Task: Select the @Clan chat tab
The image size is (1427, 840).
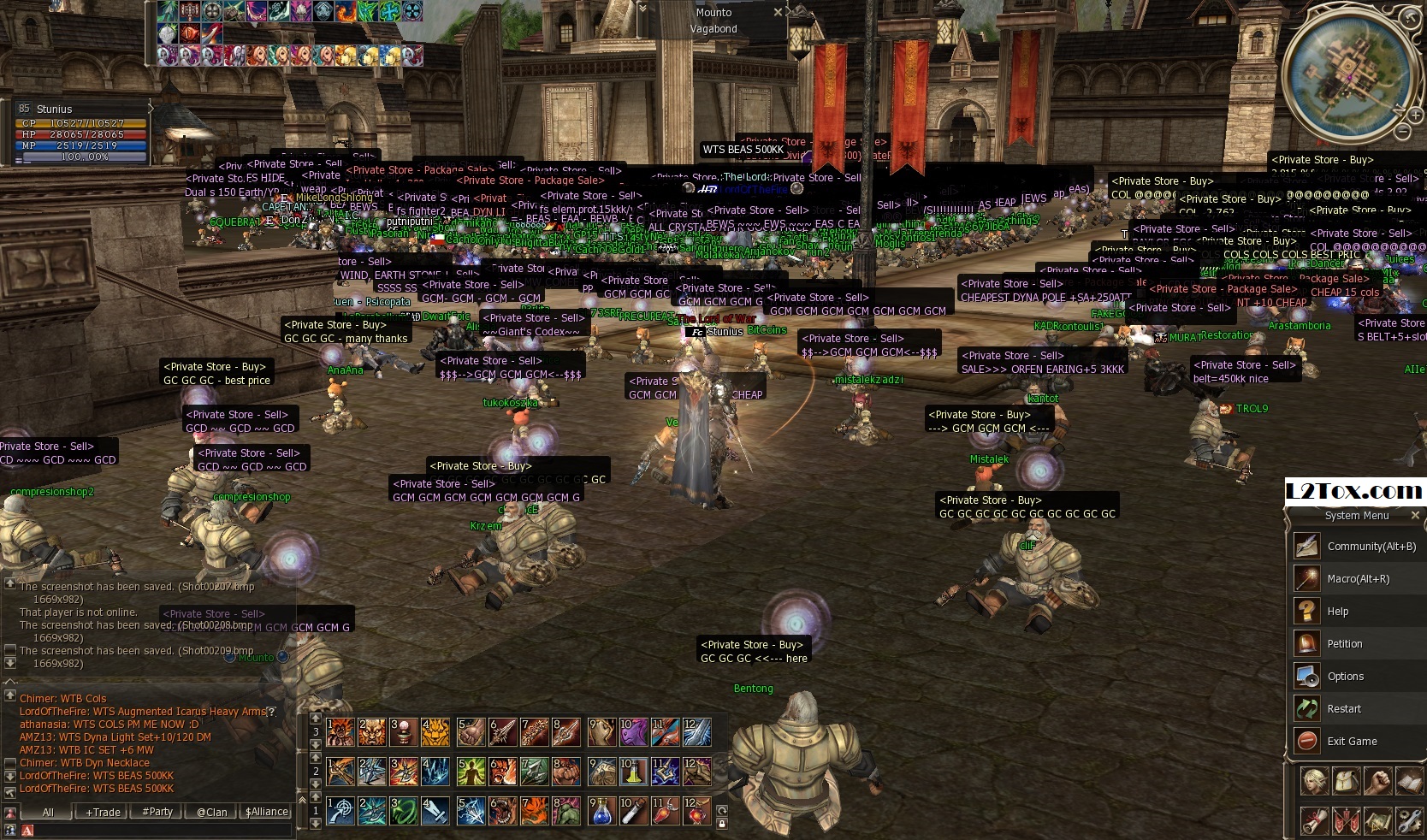Action: coord(211,812)
